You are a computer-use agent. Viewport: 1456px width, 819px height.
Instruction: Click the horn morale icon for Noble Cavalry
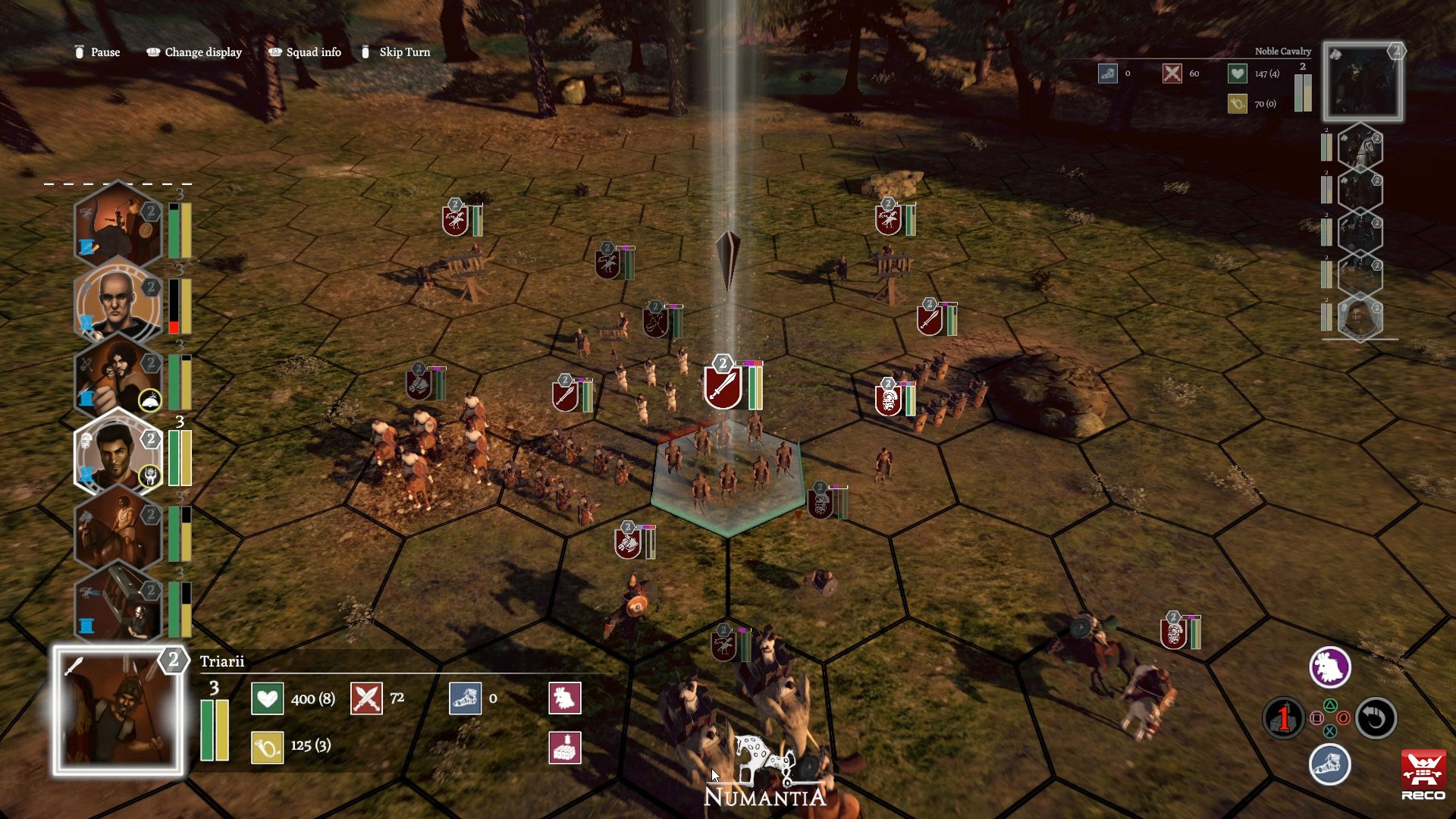point(1236,103)
